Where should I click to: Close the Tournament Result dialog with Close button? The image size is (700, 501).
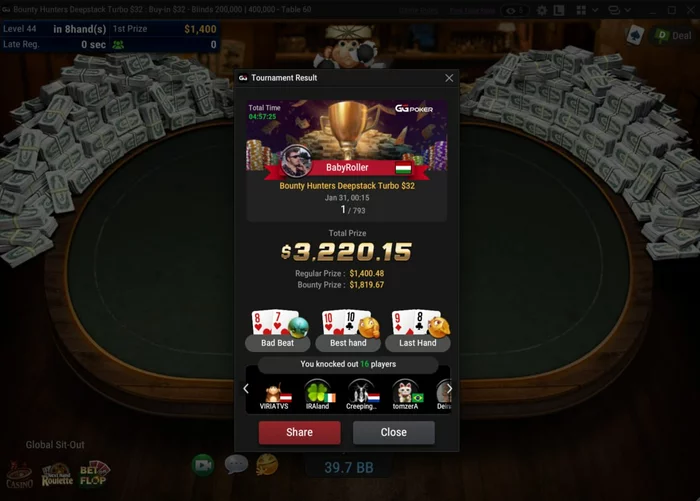tap(393, 432)
